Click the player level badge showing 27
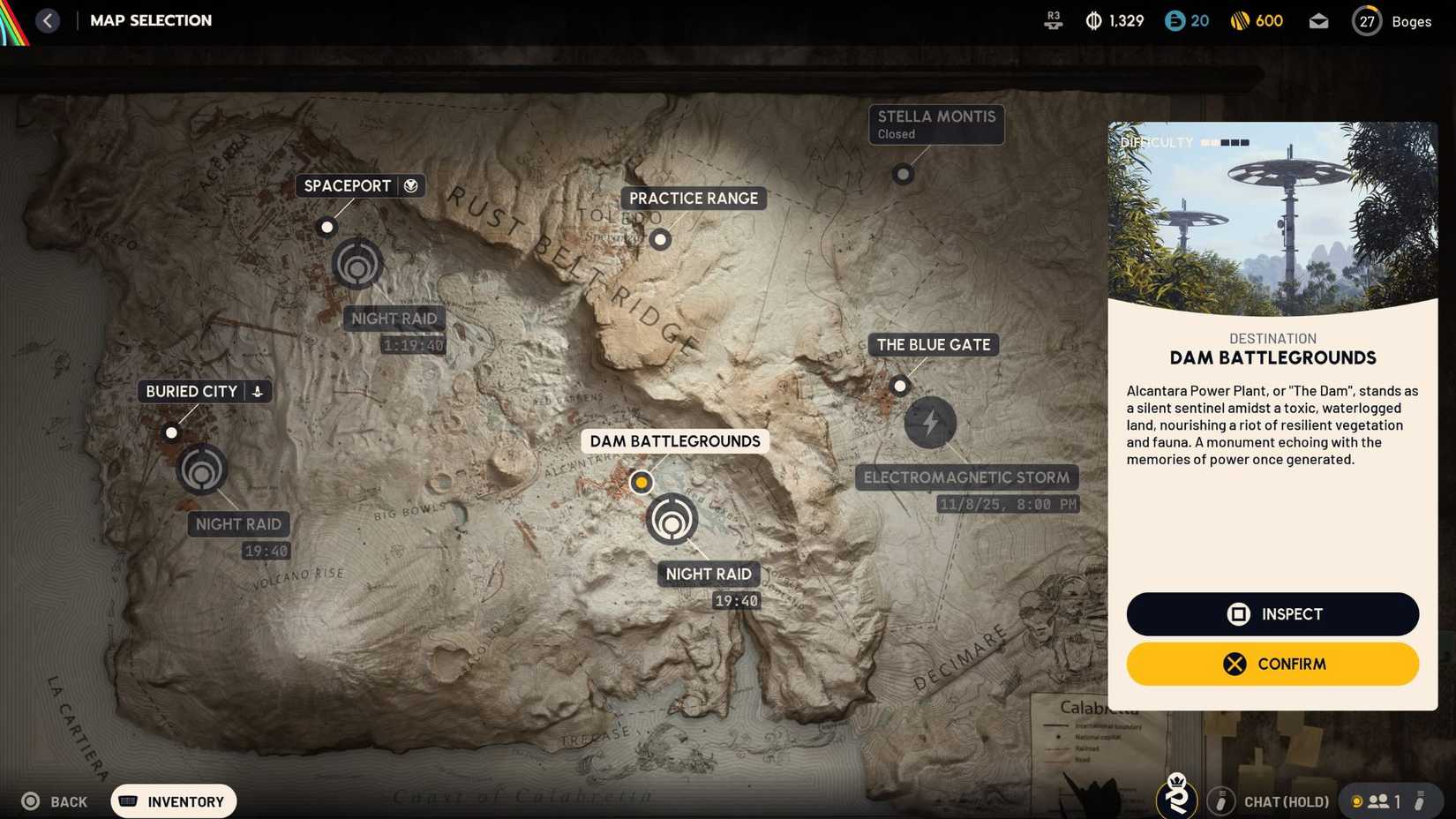Screen dimensions: 1456x819 tap(1366, 20)
